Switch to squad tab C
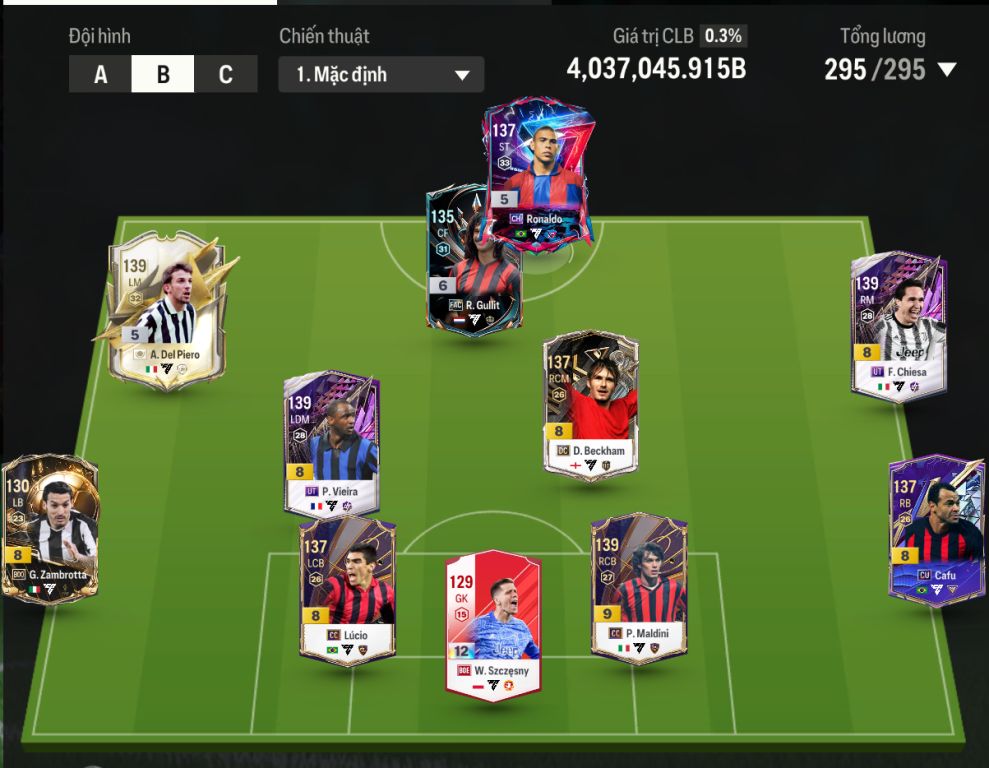Image resolution: width=989 pixels, height=768 pixels. coord(225,74)
